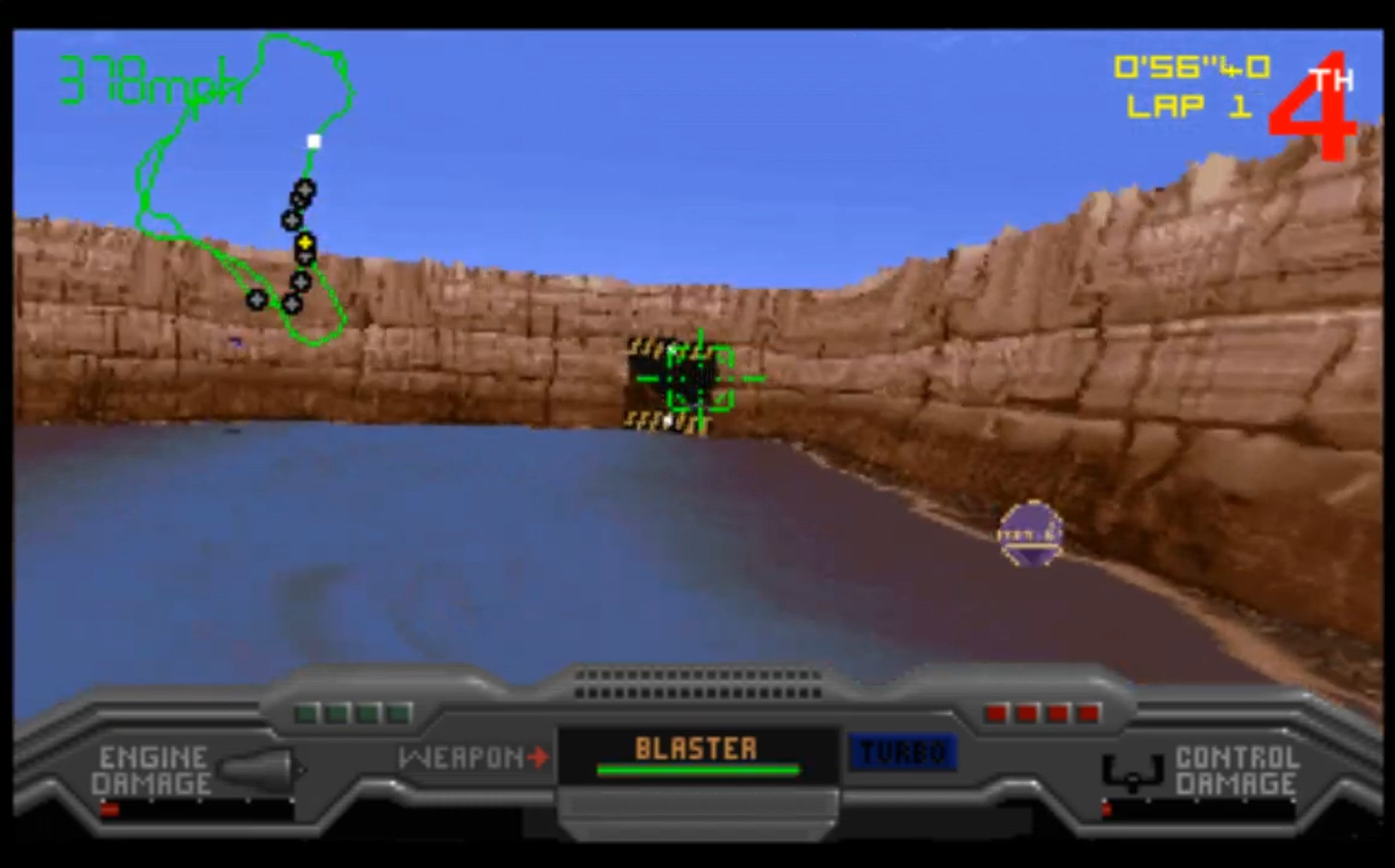Click the yellow cross marker on the minimap
The image size is (1395, 868).
(x=304, y=243)
